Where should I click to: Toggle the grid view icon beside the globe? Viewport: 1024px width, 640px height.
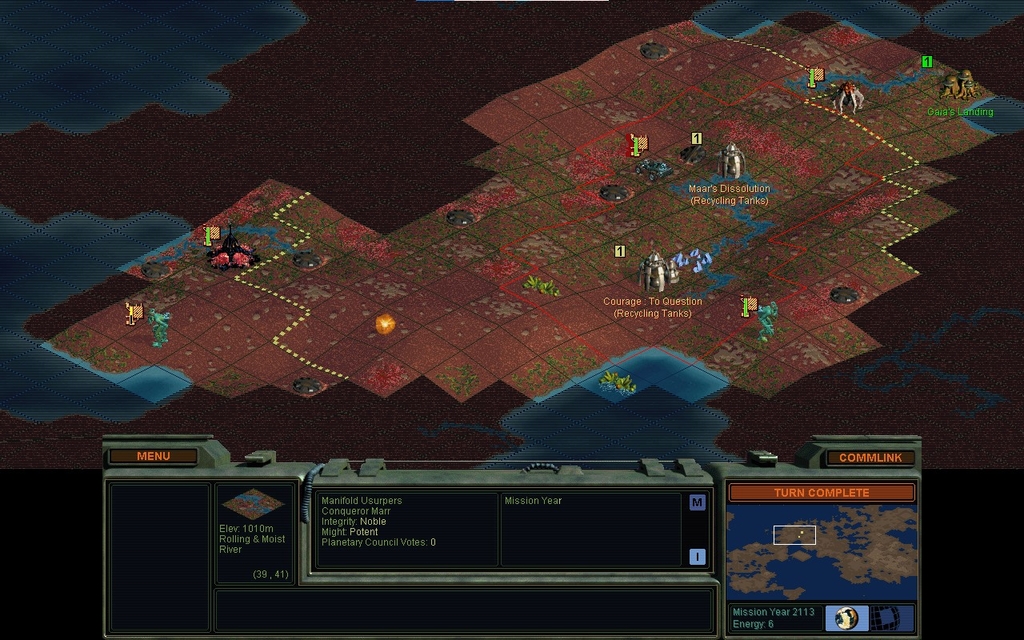(x=885, y=618)
